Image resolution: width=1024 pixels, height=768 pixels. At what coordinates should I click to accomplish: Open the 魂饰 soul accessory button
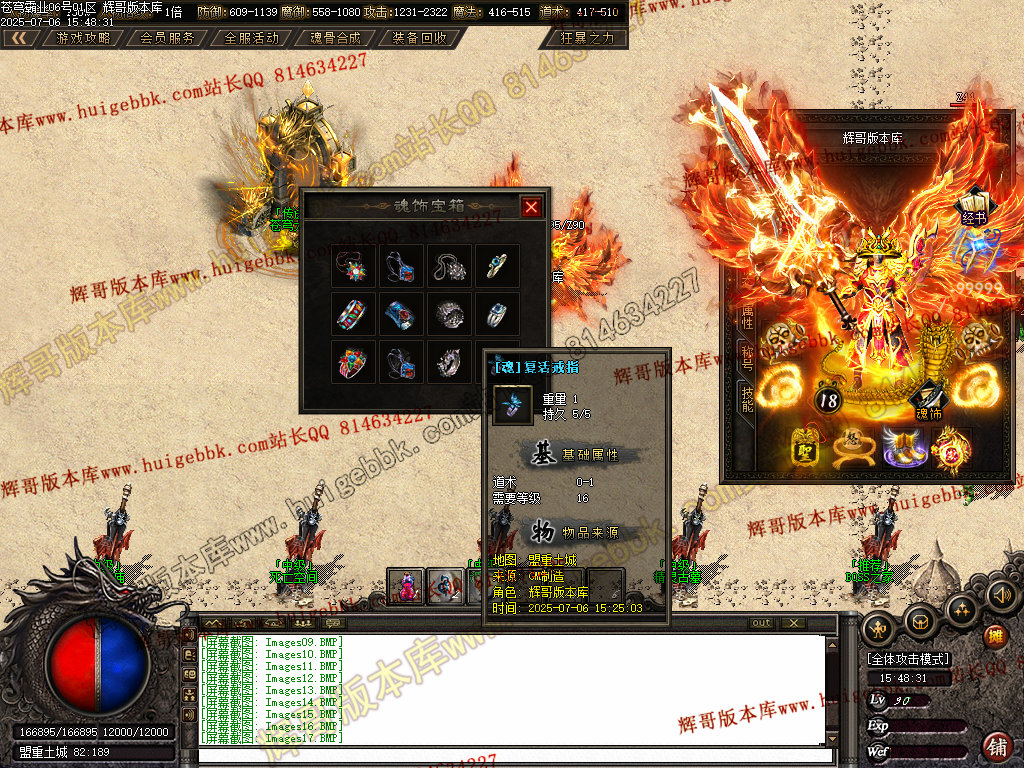[929, 400]
